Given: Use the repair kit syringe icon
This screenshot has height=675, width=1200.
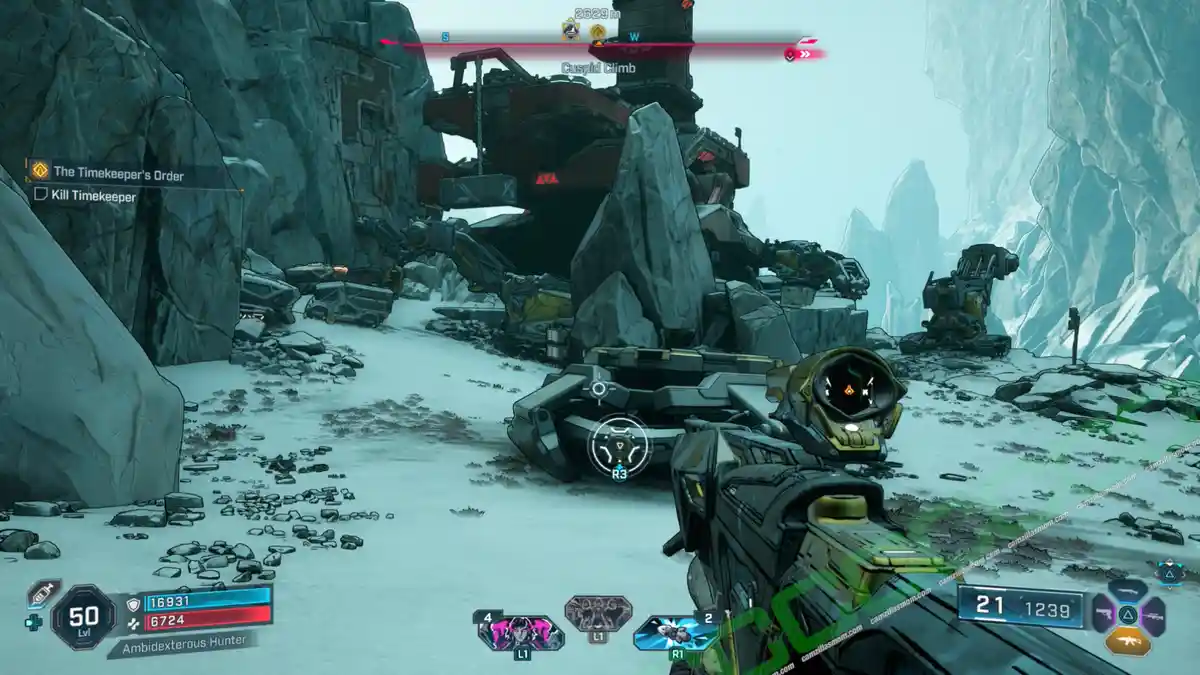Looking at the screenshot, I should [x=44, y=594].
